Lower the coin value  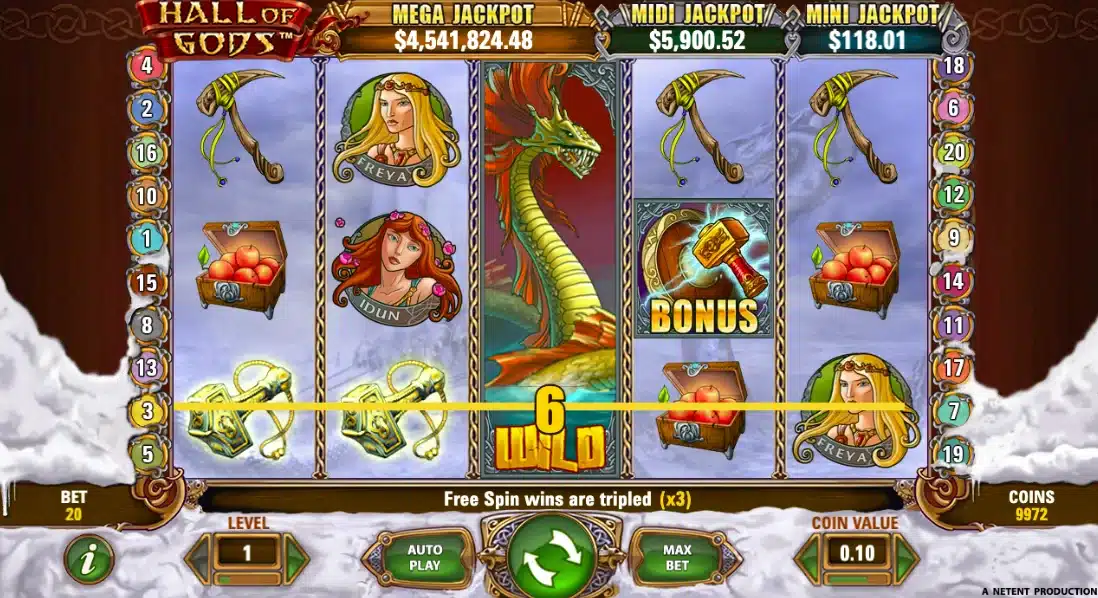(808, 559)
